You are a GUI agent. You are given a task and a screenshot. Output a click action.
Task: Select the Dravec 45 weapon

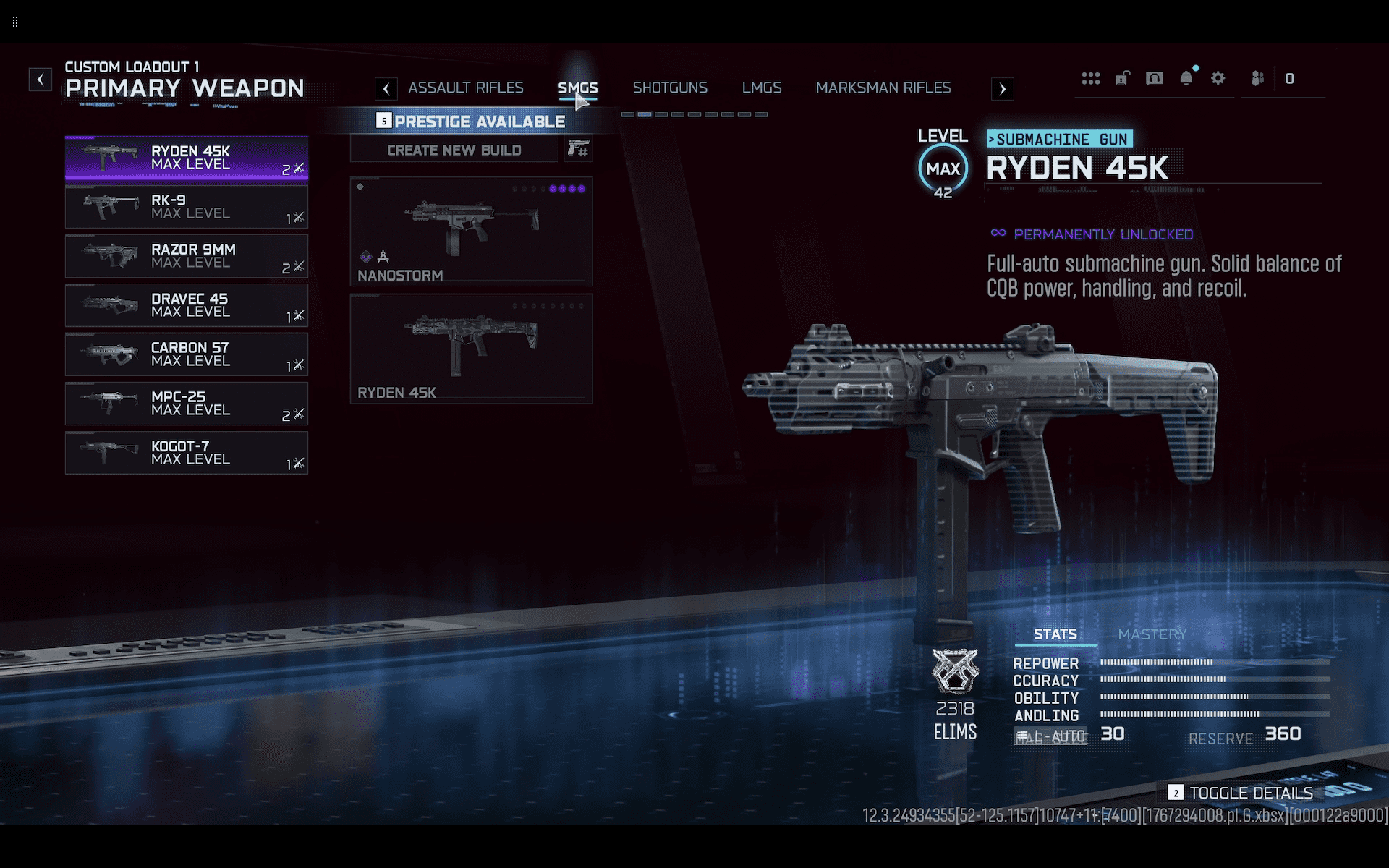(x=187, y=305)
